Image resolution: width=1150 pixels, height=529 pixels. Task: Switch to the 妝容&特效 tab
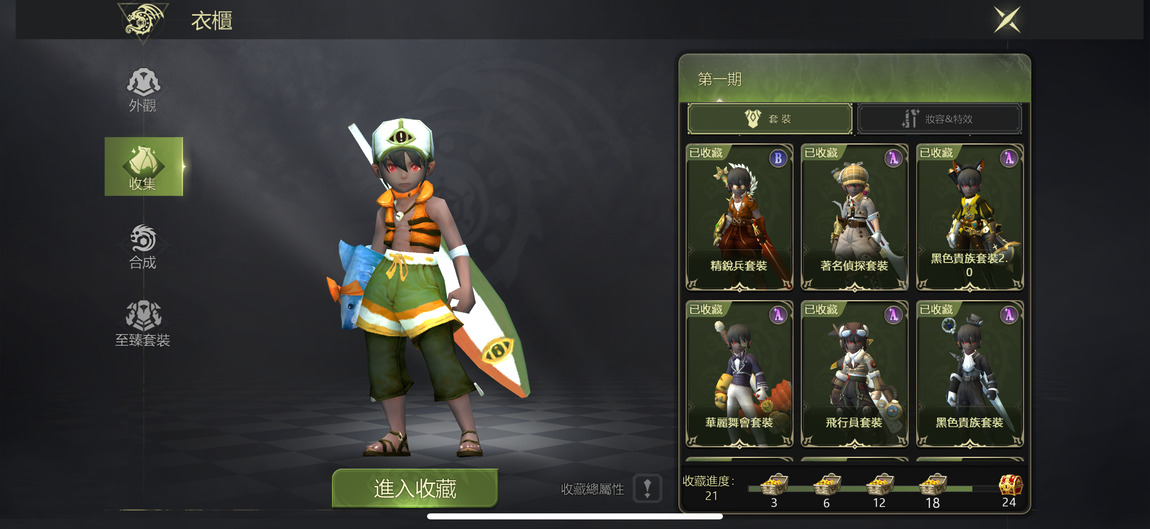pyautogui.click(x=939, y=119)
